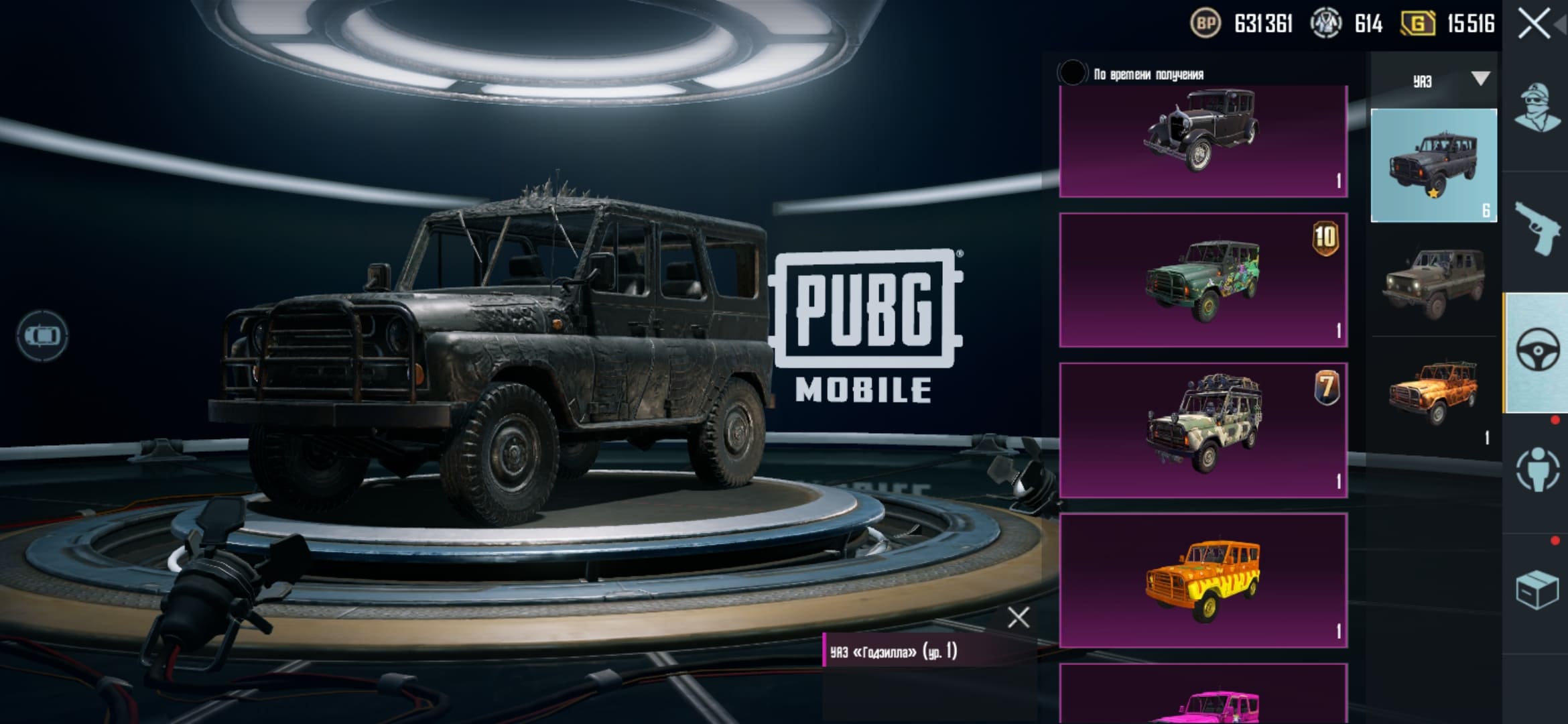The height and width of the screenshot is (724, 1568).
Task: Choose the olive military UAZ thumbnail
Action: [1433, 282]
